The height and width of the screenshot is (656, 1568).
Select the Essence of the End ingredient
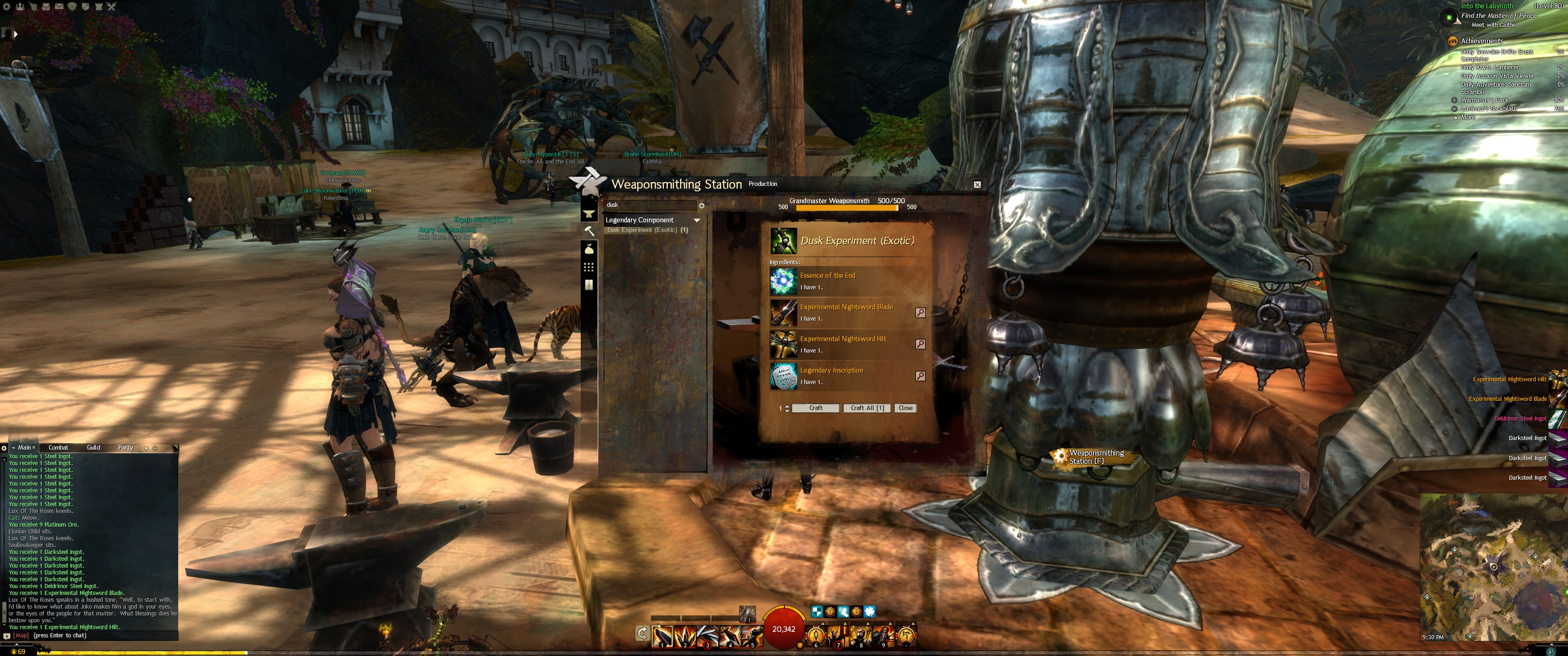784,281
